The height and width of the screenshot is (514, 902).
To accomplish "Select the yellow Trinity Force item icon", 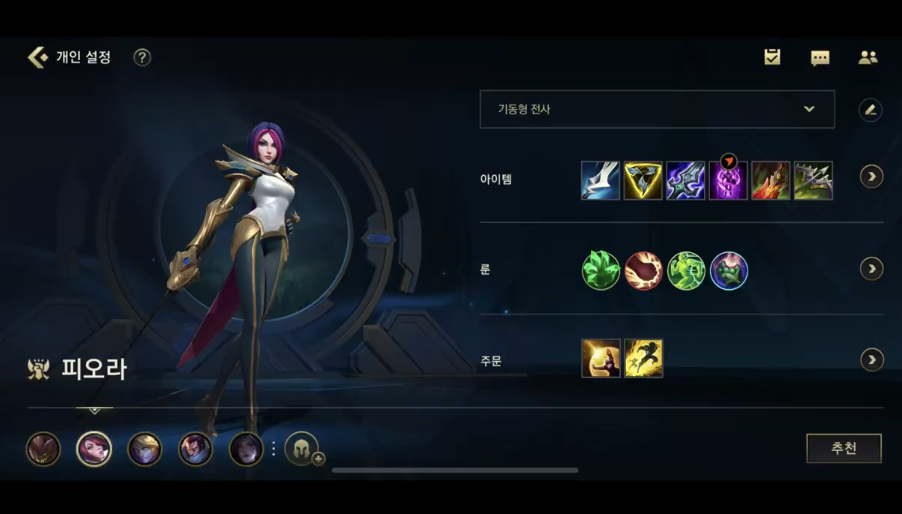I will click(643, 180).
